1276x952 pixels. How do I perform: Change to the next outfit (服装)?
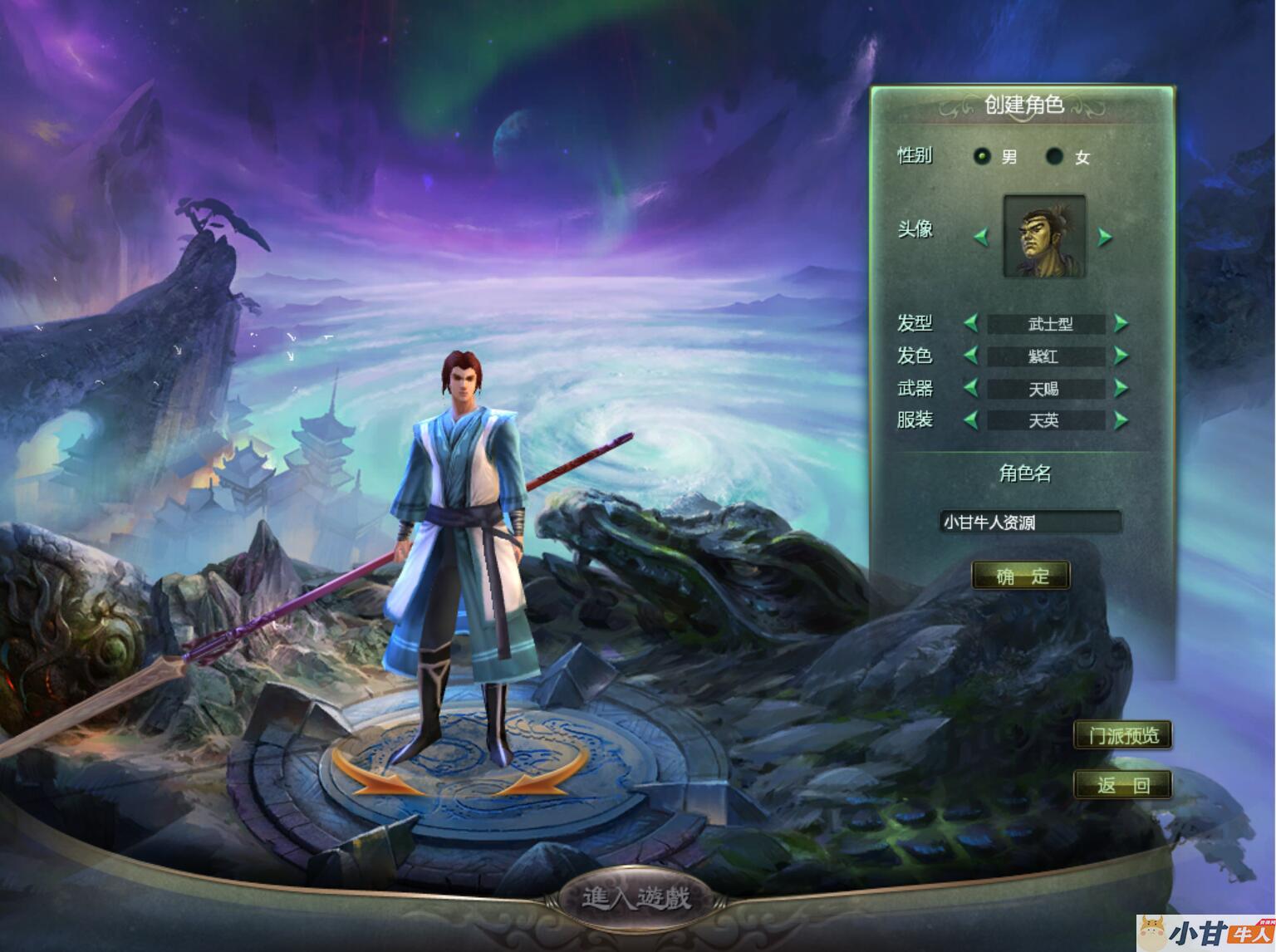[1121, 420]
